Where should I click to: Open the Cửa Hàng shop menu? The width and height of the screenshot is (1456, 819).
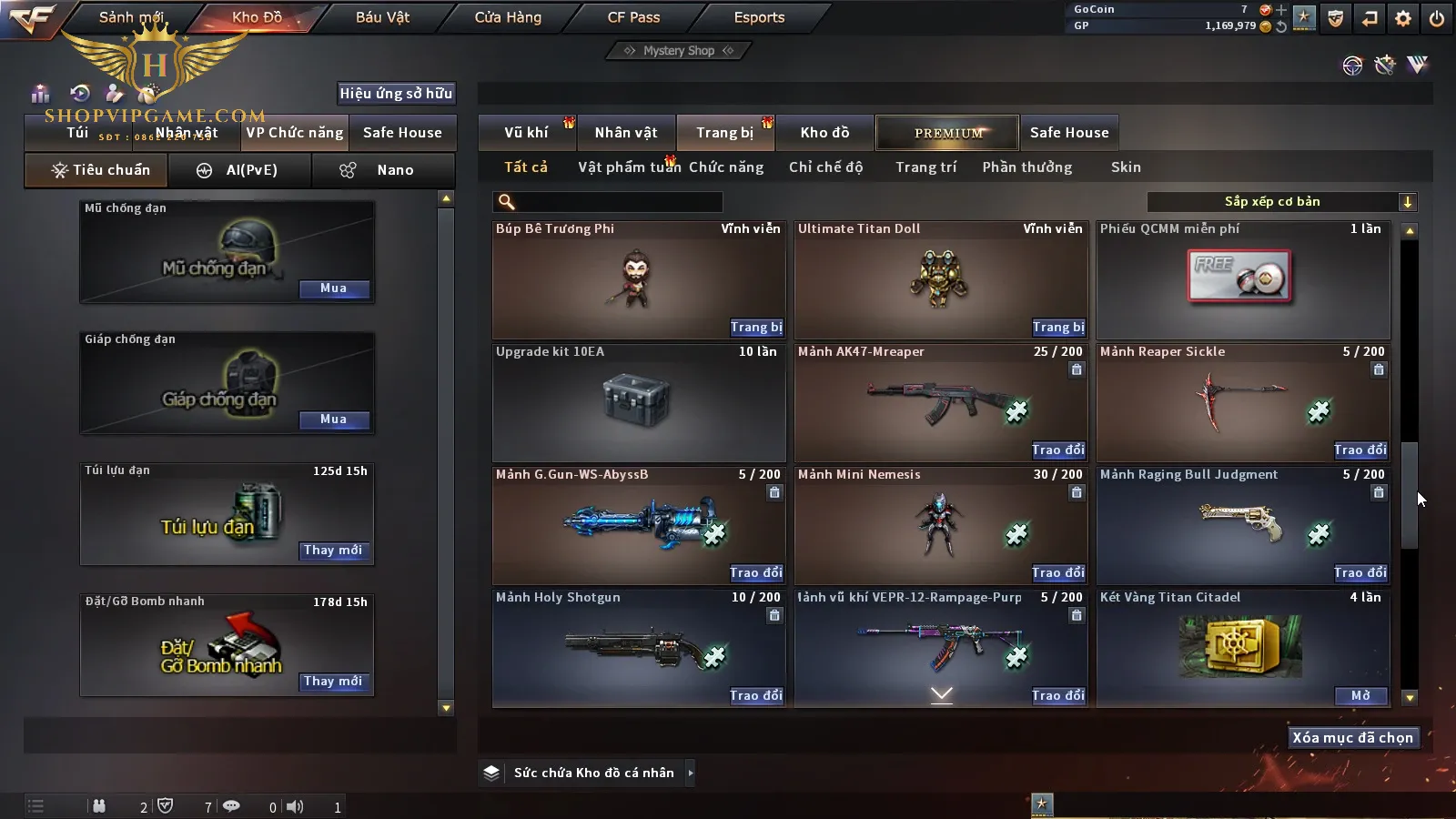508,17
